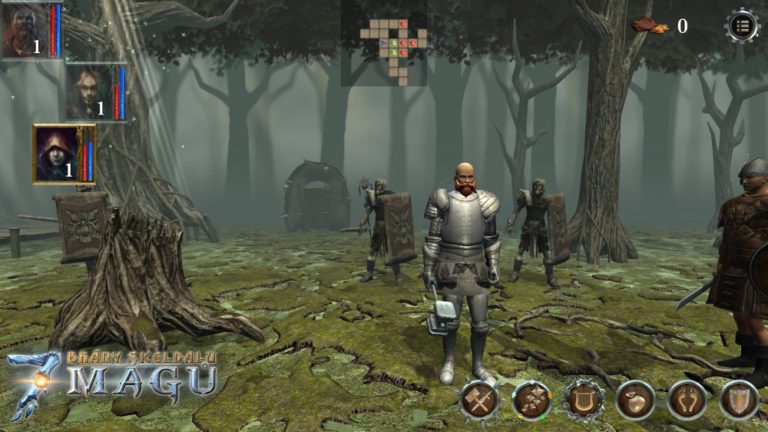The width and height of the screenshot is (768, 432).
Task: Open the gear-framed list menu button
Action: pyautogui.click(x=742, y=25)
